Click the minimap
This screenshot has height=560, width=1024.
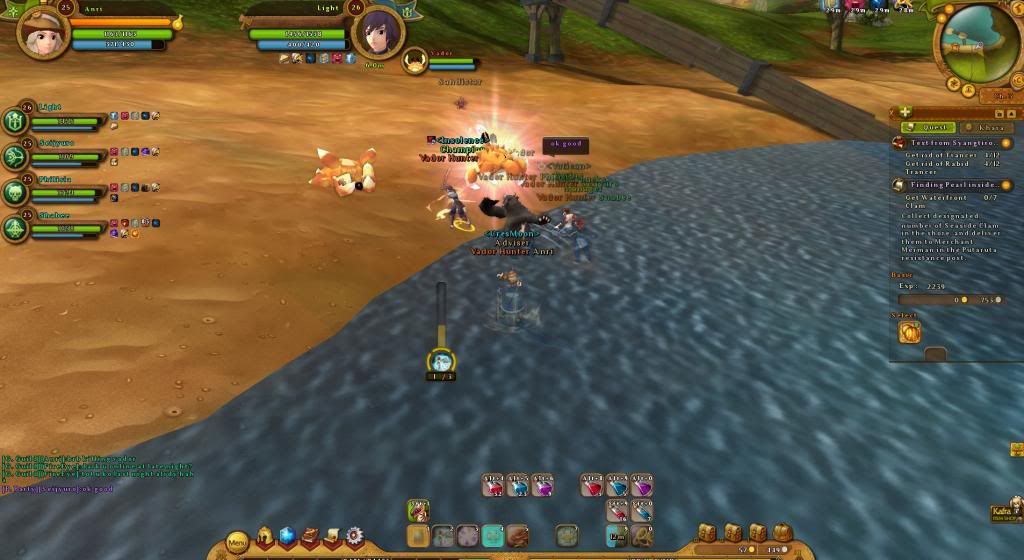(x=978, y=44)
